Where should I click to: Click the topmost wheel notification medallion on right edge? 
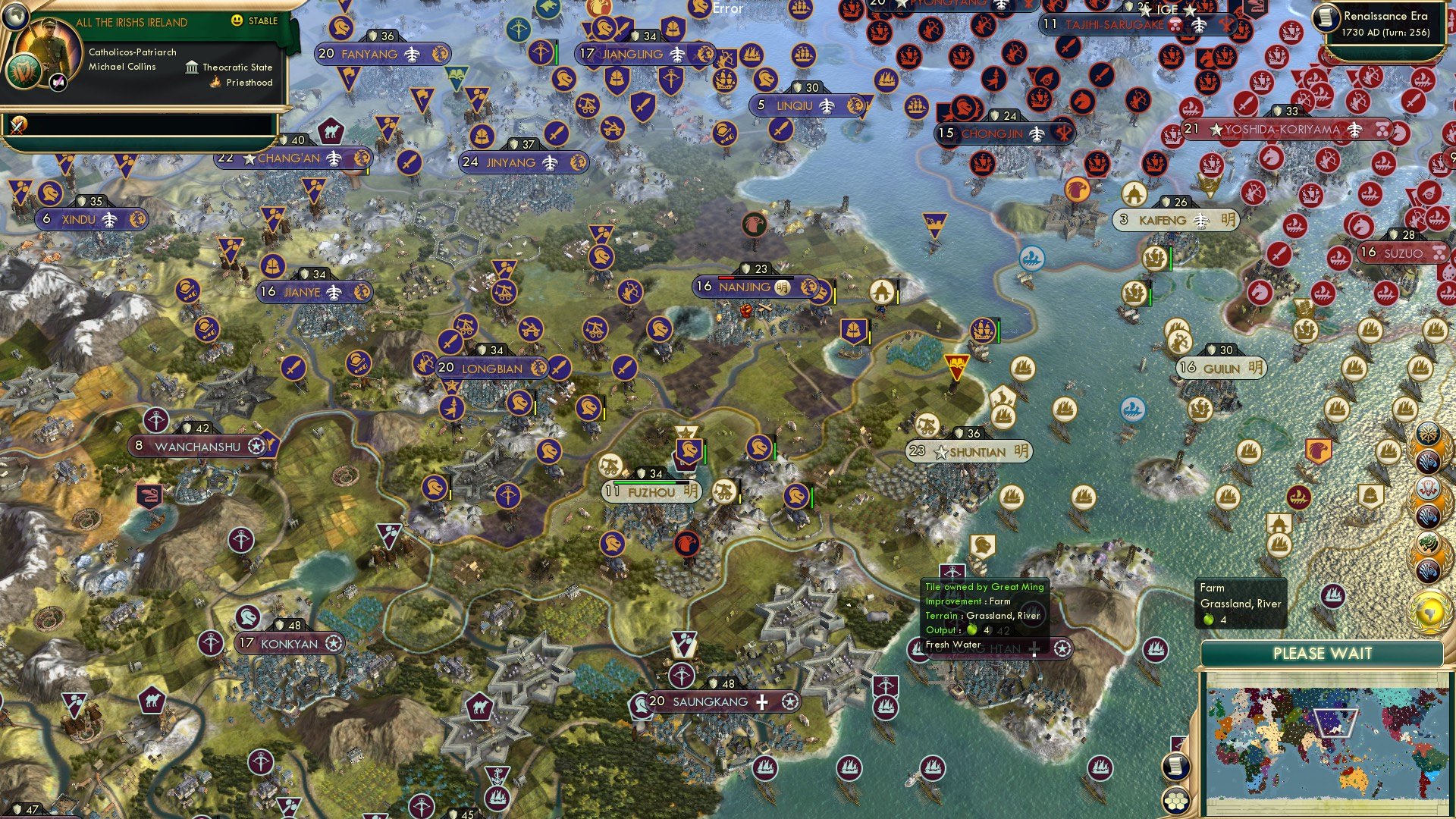click(x=1429, y=433)
